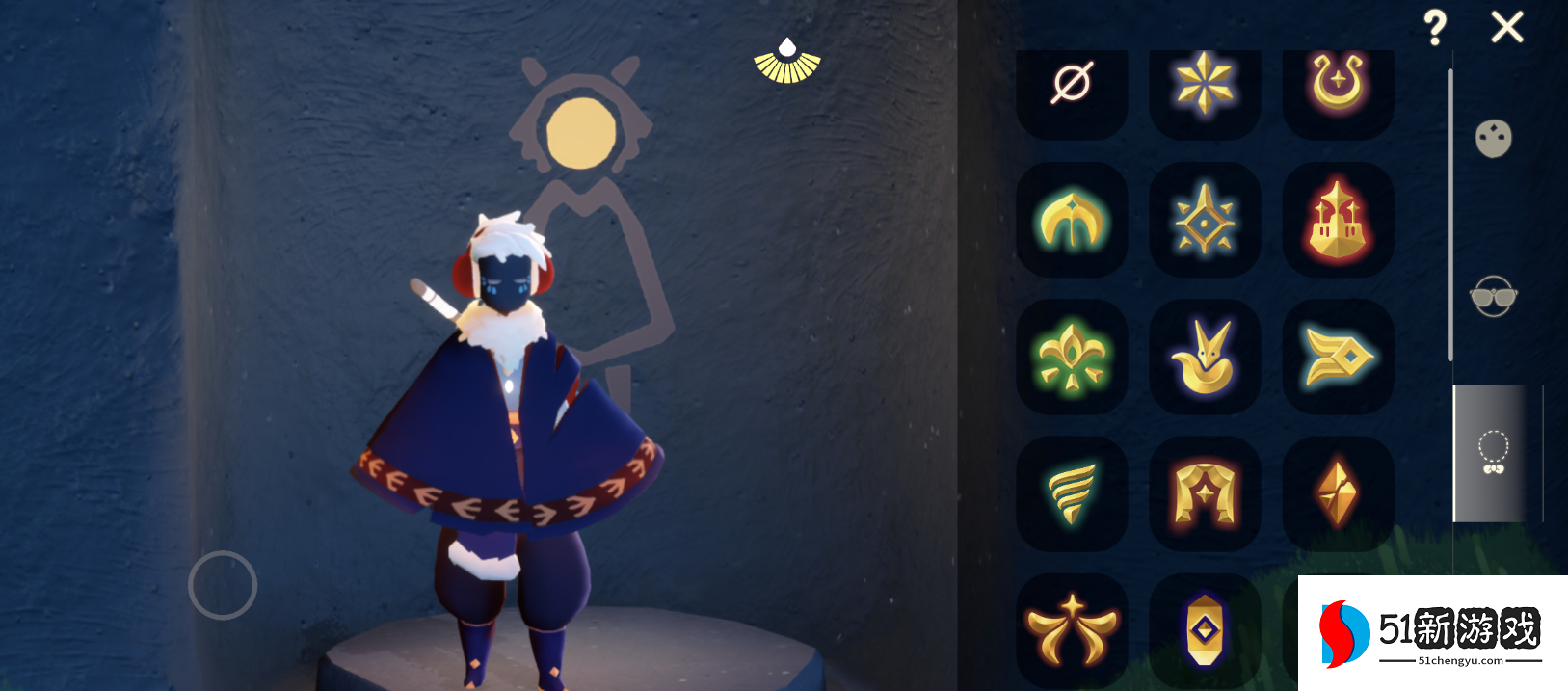Tap the virtual joystick circle
The image size is (1568, 691).
[x=223, y=585]
